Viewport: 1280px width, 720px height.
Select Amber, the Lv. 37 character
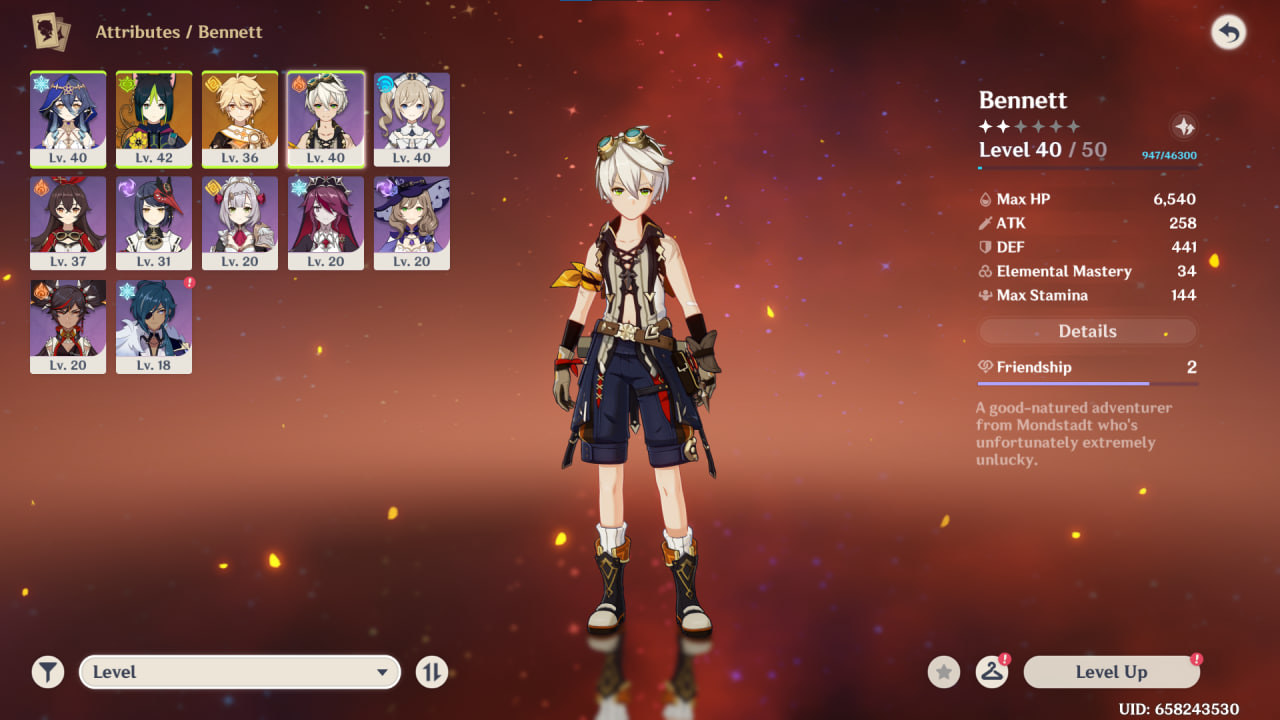click(x=68, y=222)
